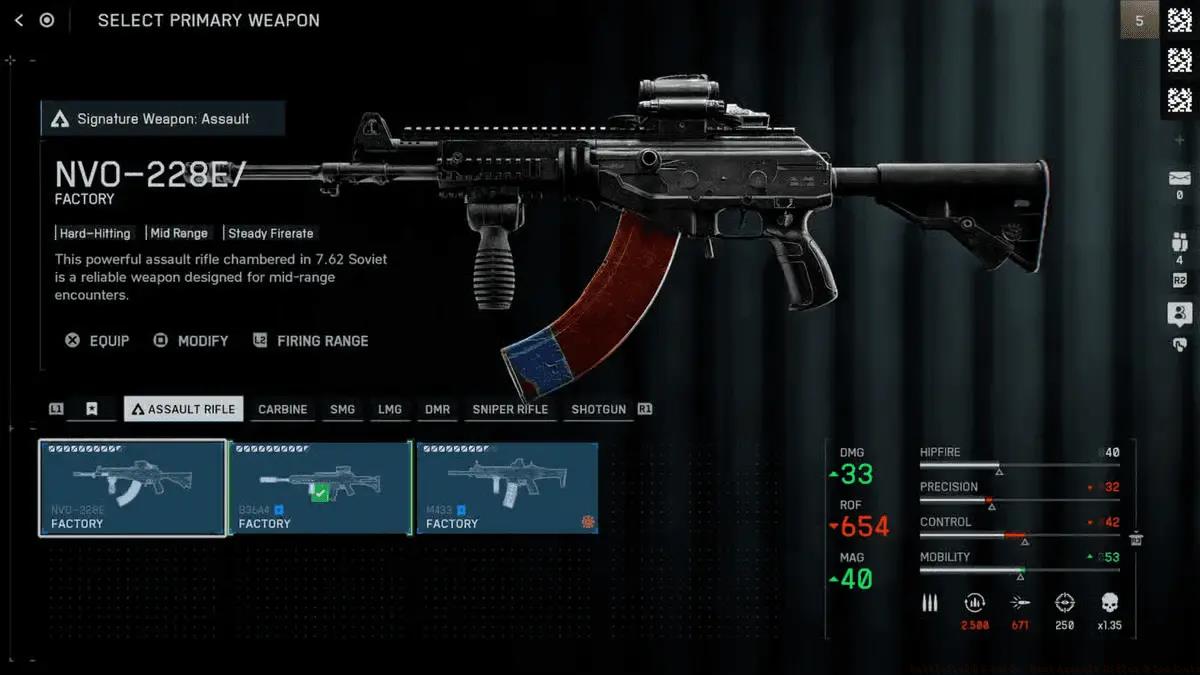Show the LMG weapon category
Viewport: 1200px width, 675px height.
[x=389, y=409]
